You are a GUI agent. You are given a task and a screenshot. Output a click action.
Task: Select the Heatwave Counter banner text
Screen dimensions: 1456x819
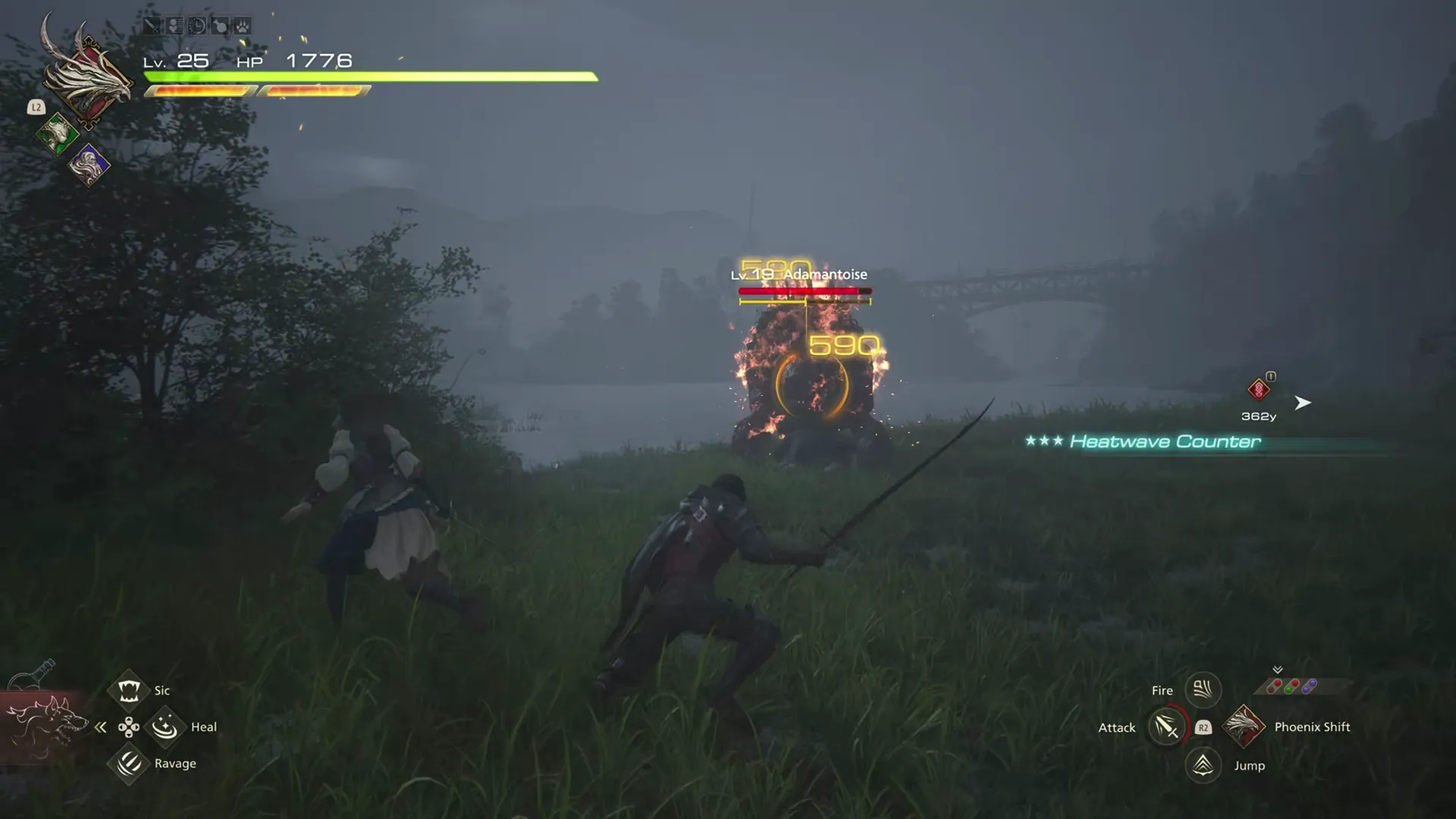[1166, 441]
